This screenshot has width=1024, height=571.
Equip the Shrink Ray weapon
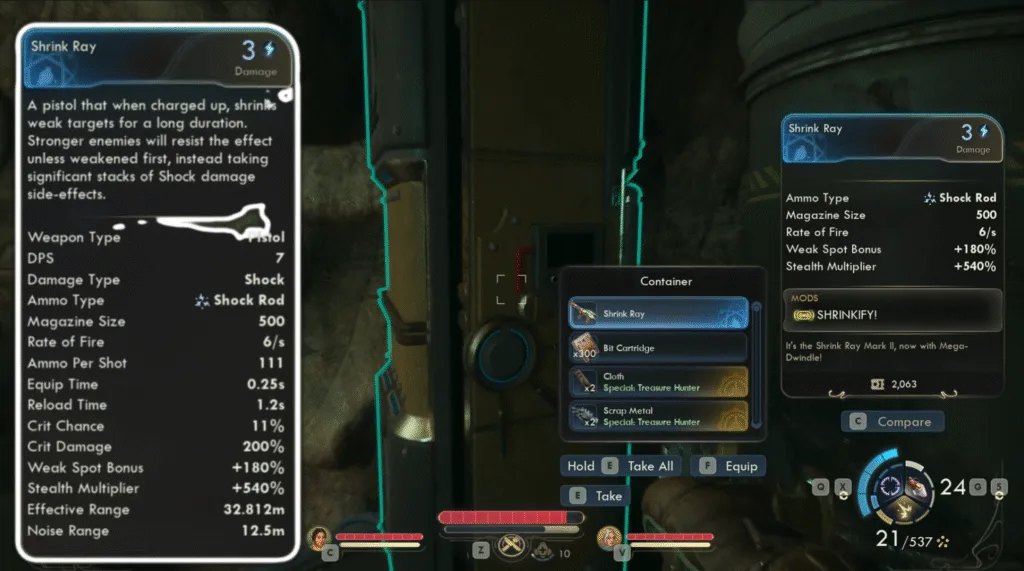[728, 466]
